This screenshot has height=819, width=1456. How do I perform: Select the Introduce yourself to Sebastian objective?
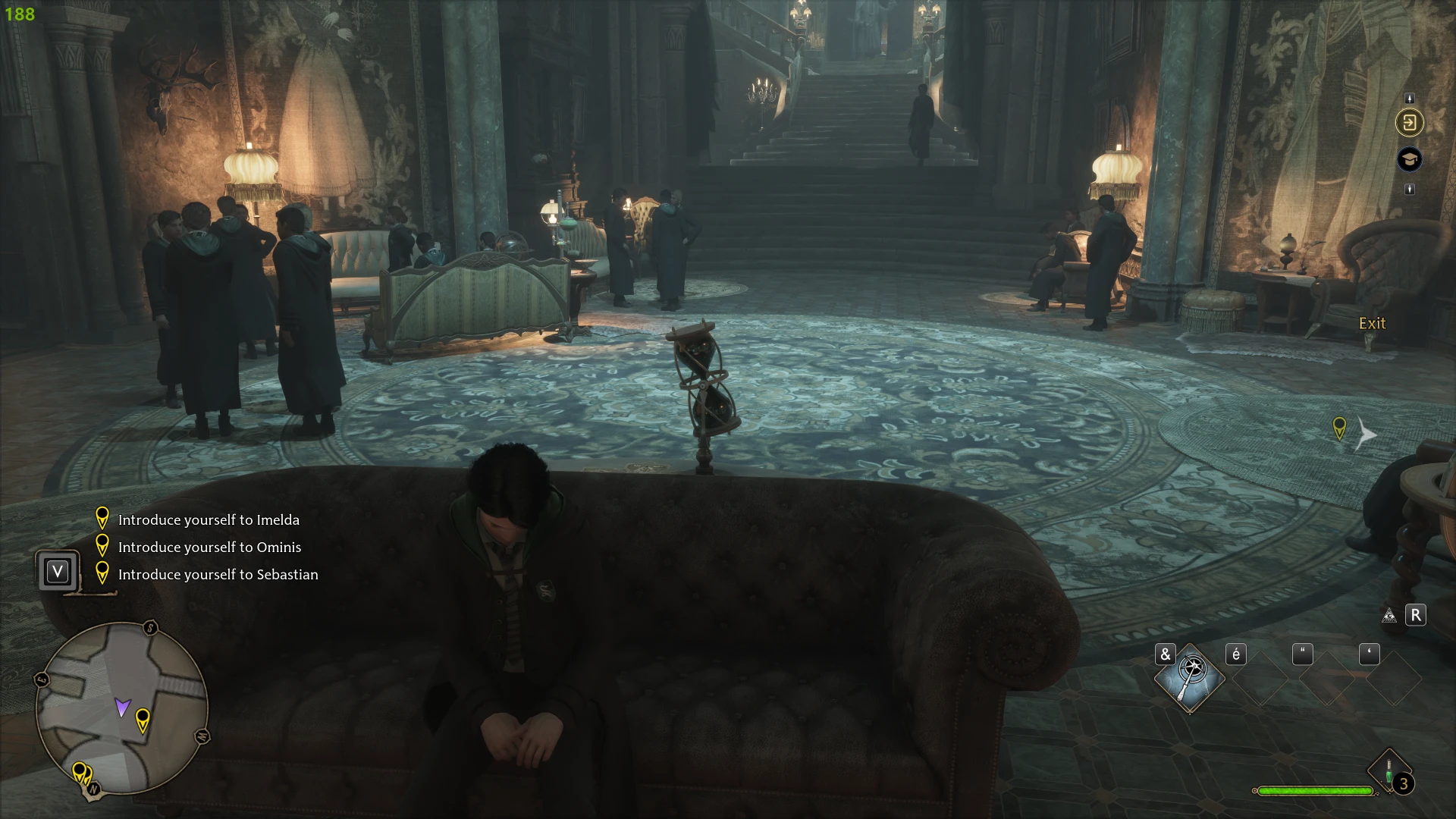click(218, 575)
